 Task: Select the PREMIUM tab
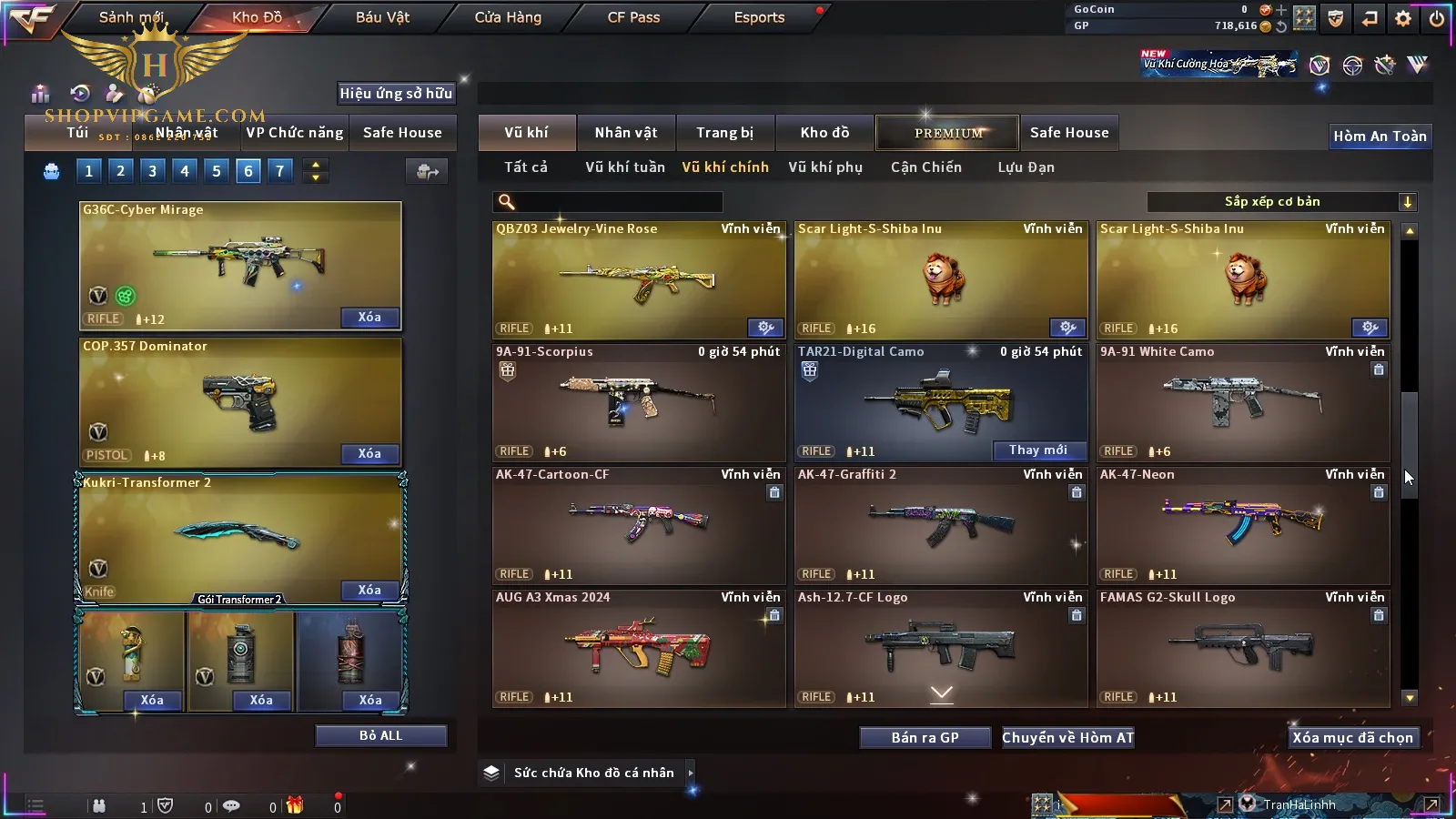coord(948,133)
